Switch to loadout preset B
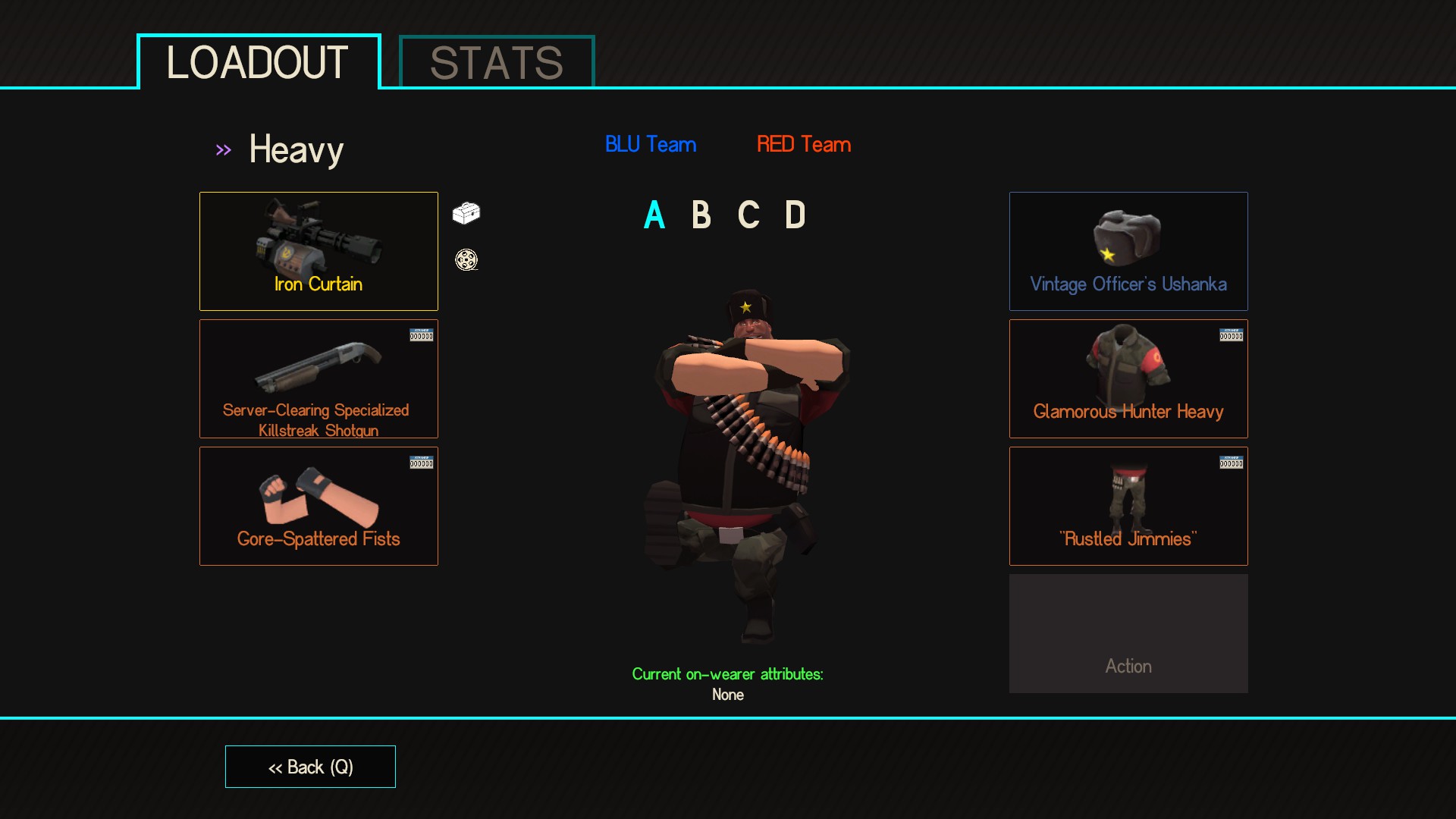The height and width of the screenshot is (819, 1456). pyautogui.click(x=701, y=215)
